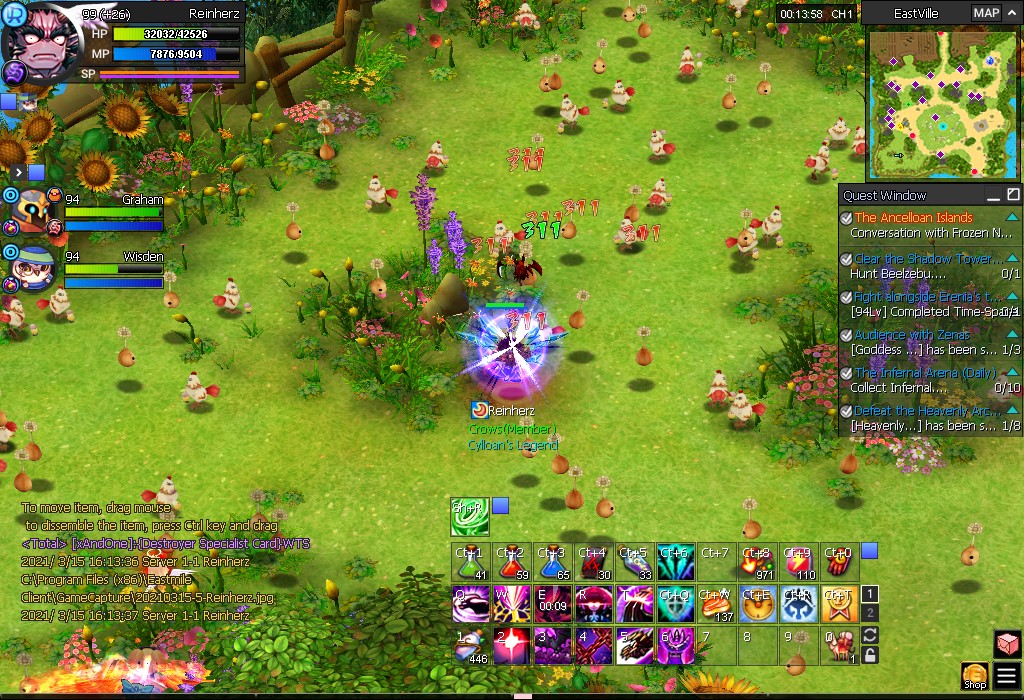Screen dimensions: 1024x700
Task: Select The Ancelloan Islands quest
Action: pyautogui.click(x=913, y=217)
